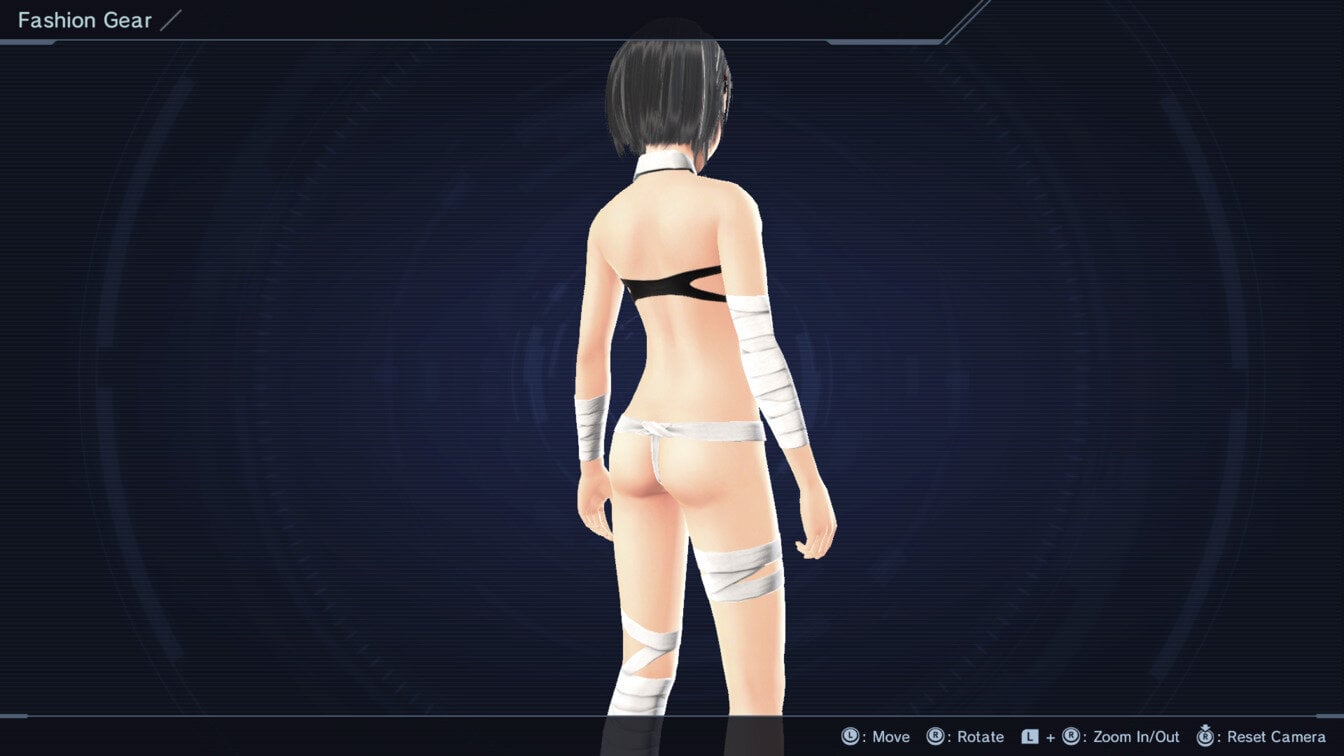This screenshot has width=1344, height=756.
Task: Click the slash mark after Fashion Gear title
Action: (x=170, y=19)
